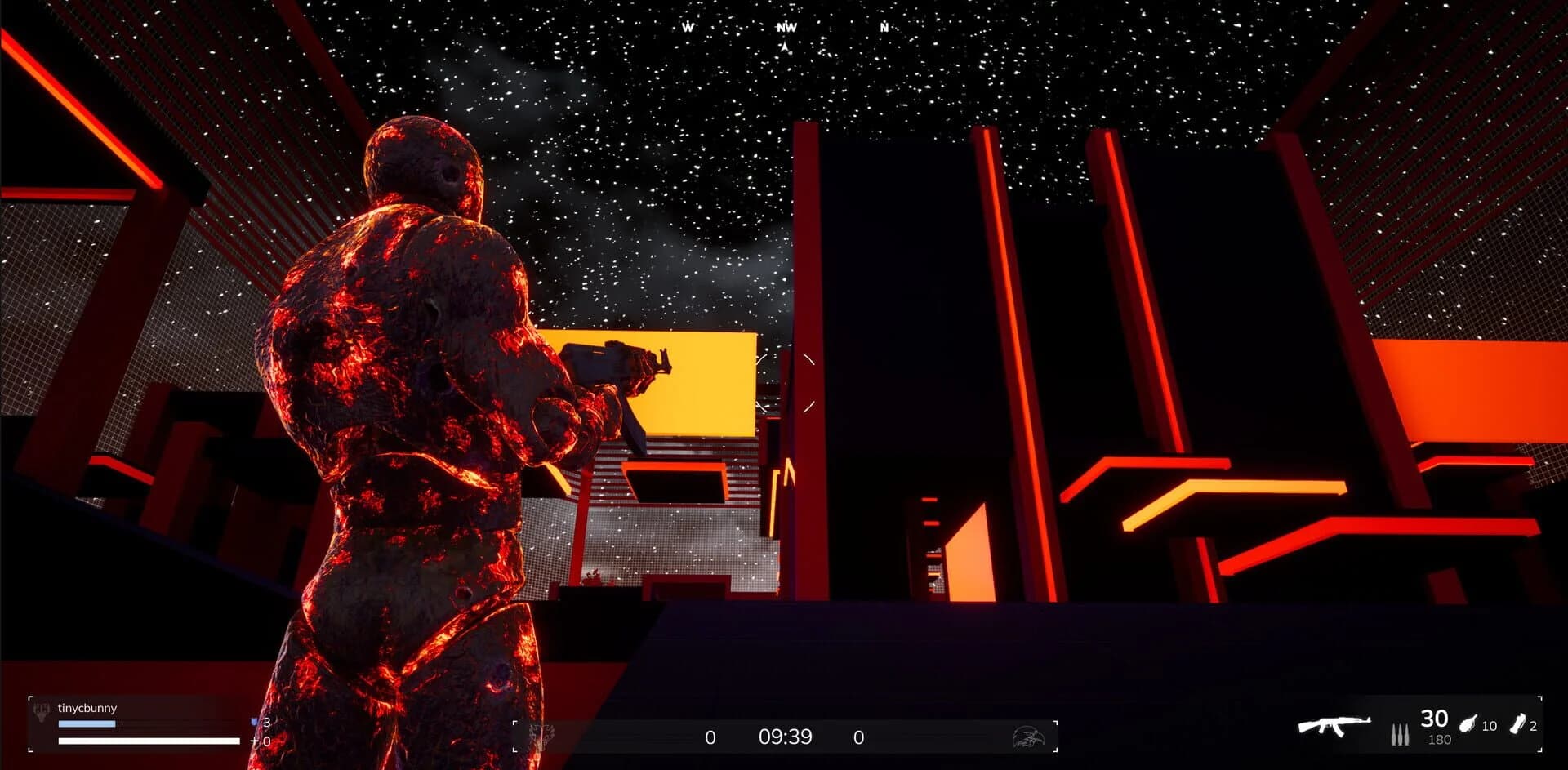Click the healing plus icon showing +0
Screen dimensions: 1568x770
coord(256,741)
